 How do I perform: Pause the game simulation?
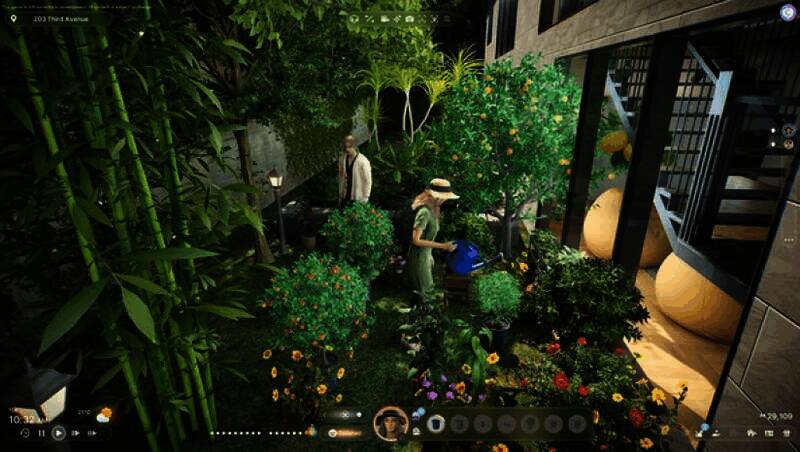point(41,433)
